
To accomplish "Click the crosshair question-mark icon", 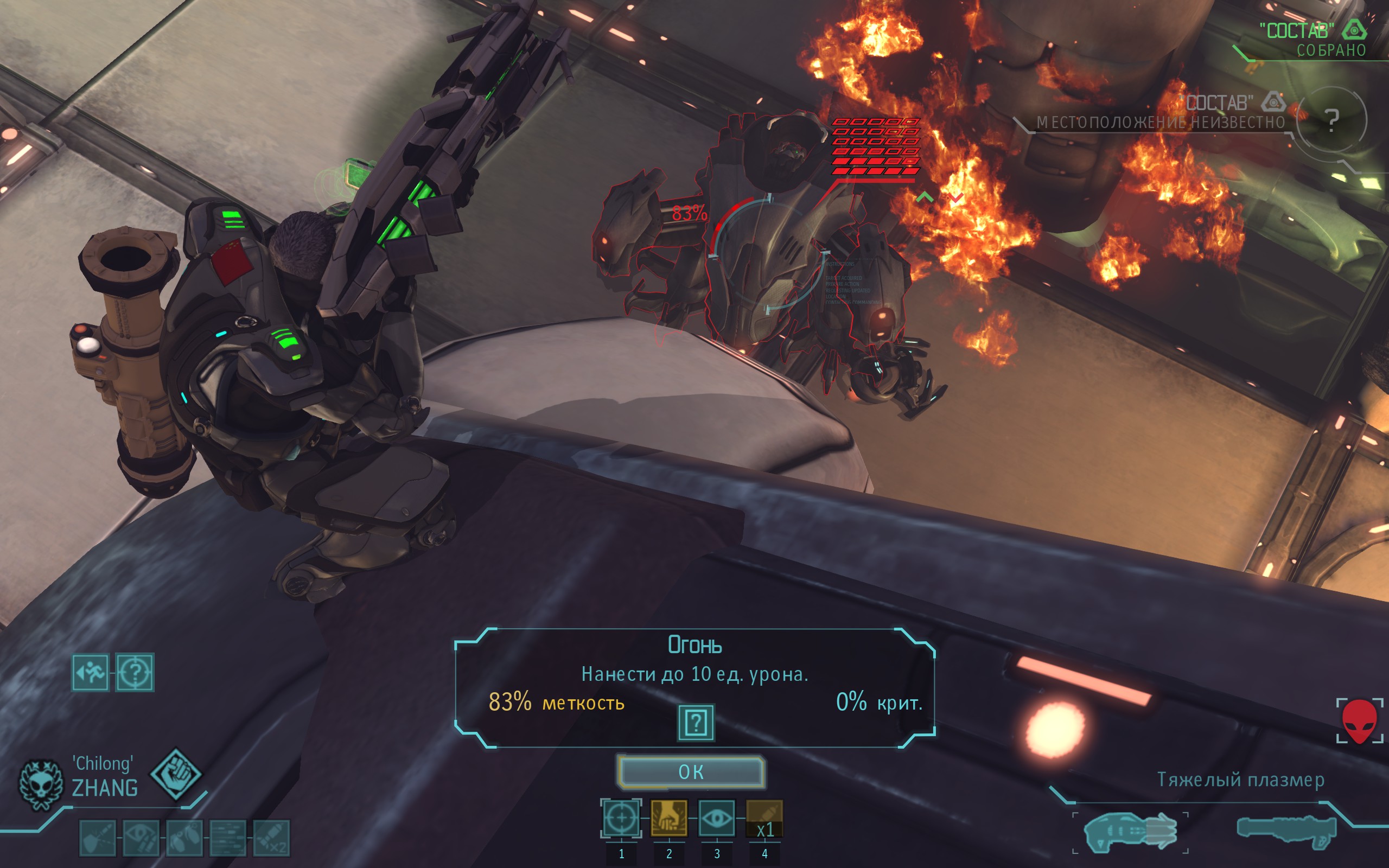I will click(x=135, y=672).
